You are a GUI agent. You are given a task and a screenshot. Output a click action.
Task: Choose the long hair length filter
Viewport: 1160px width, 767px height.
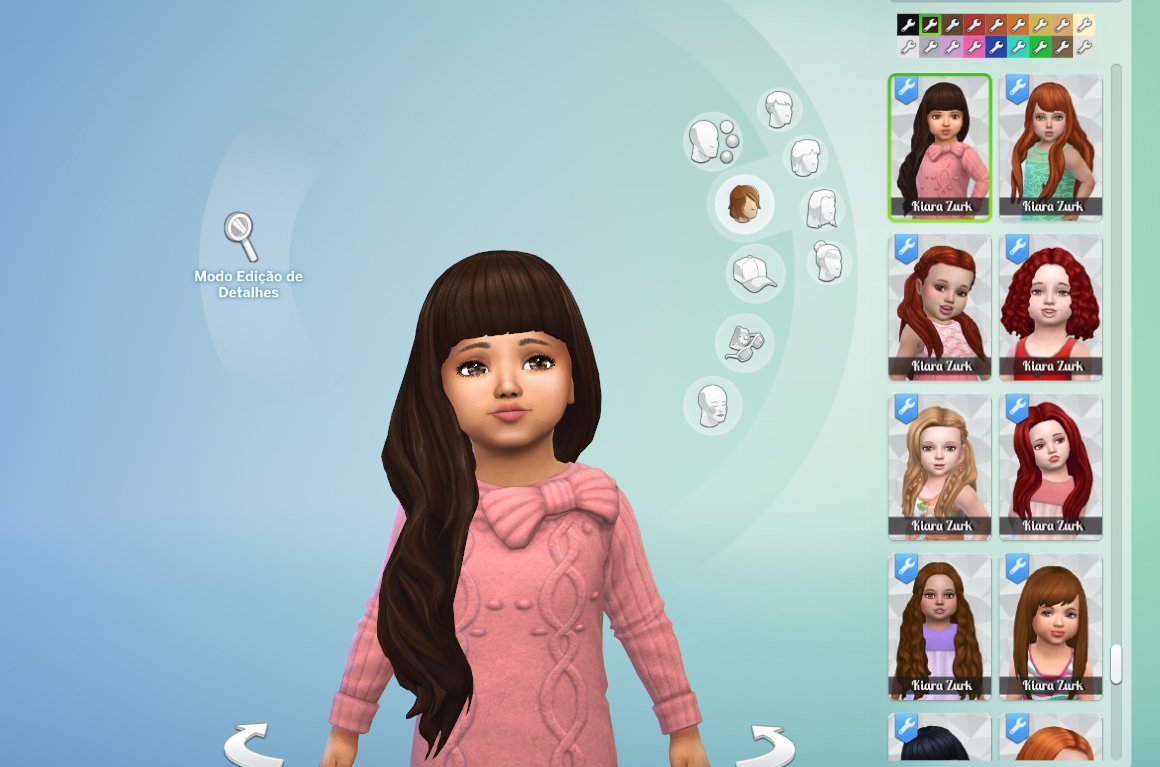(x=822, y=210)
